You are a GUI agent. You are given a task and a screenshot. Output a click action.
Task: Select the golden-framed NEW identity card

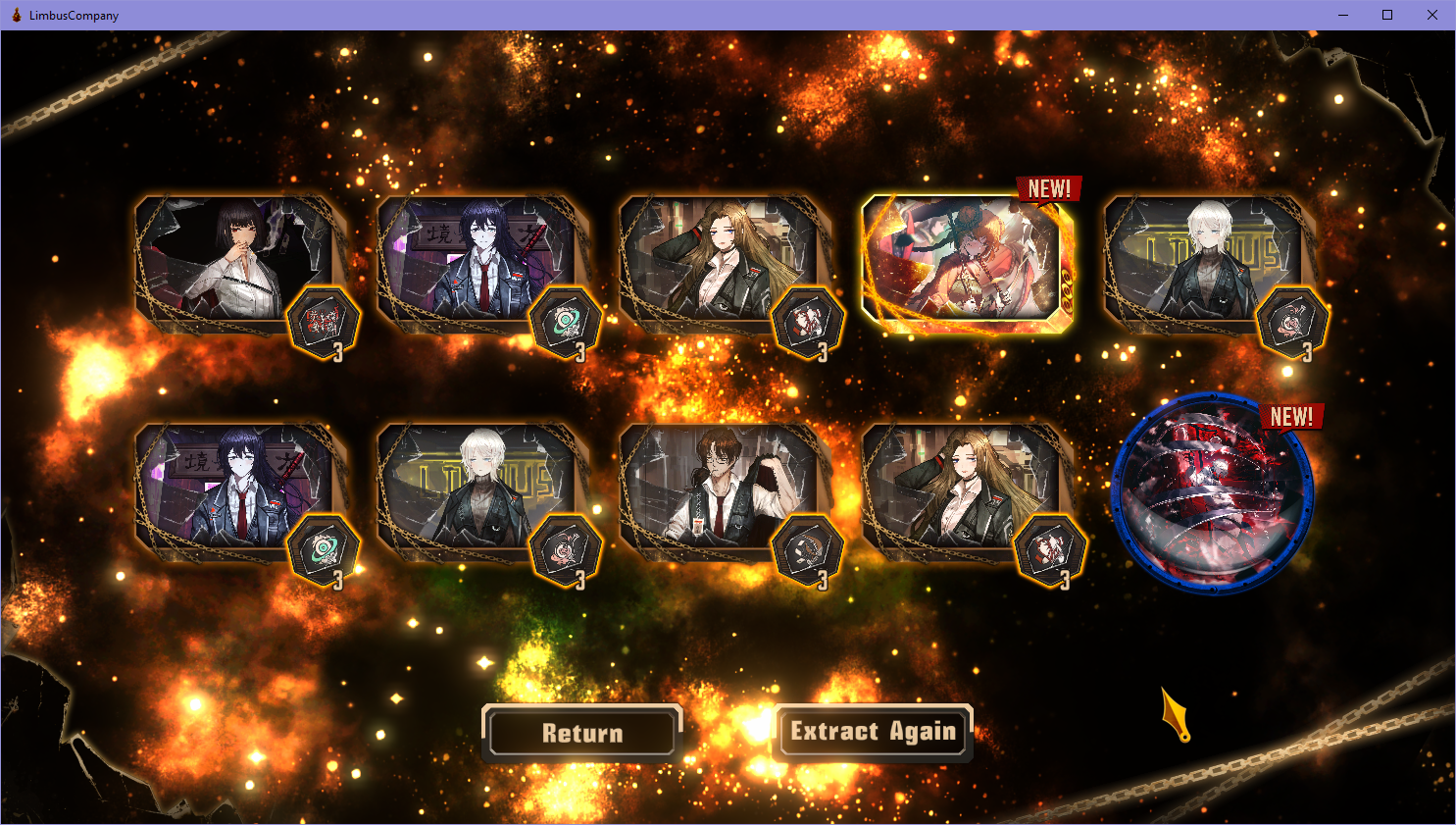point(965,262)
